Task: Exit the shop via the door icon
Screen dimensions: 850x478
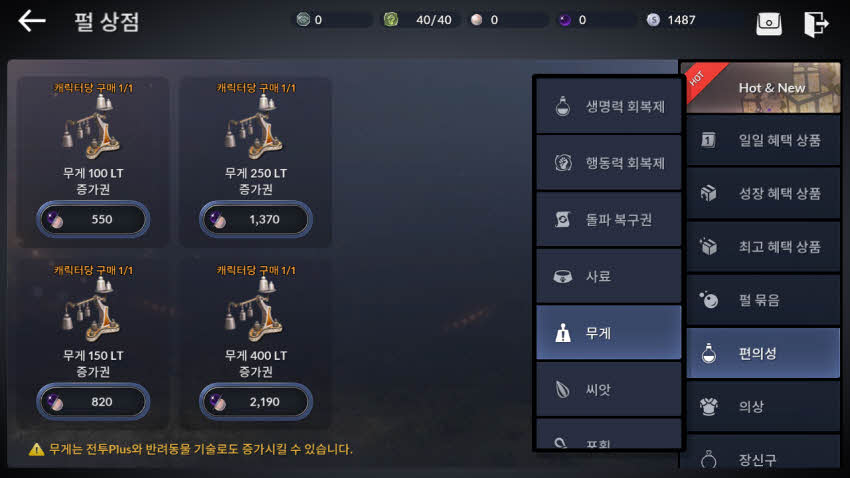Action: (816, 23)
